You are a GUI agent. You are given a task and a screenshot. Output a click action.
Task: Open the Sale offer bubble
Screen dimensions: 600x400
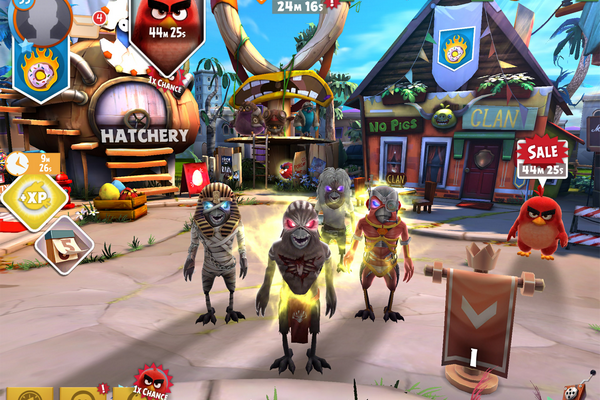[x=541, y=157]
